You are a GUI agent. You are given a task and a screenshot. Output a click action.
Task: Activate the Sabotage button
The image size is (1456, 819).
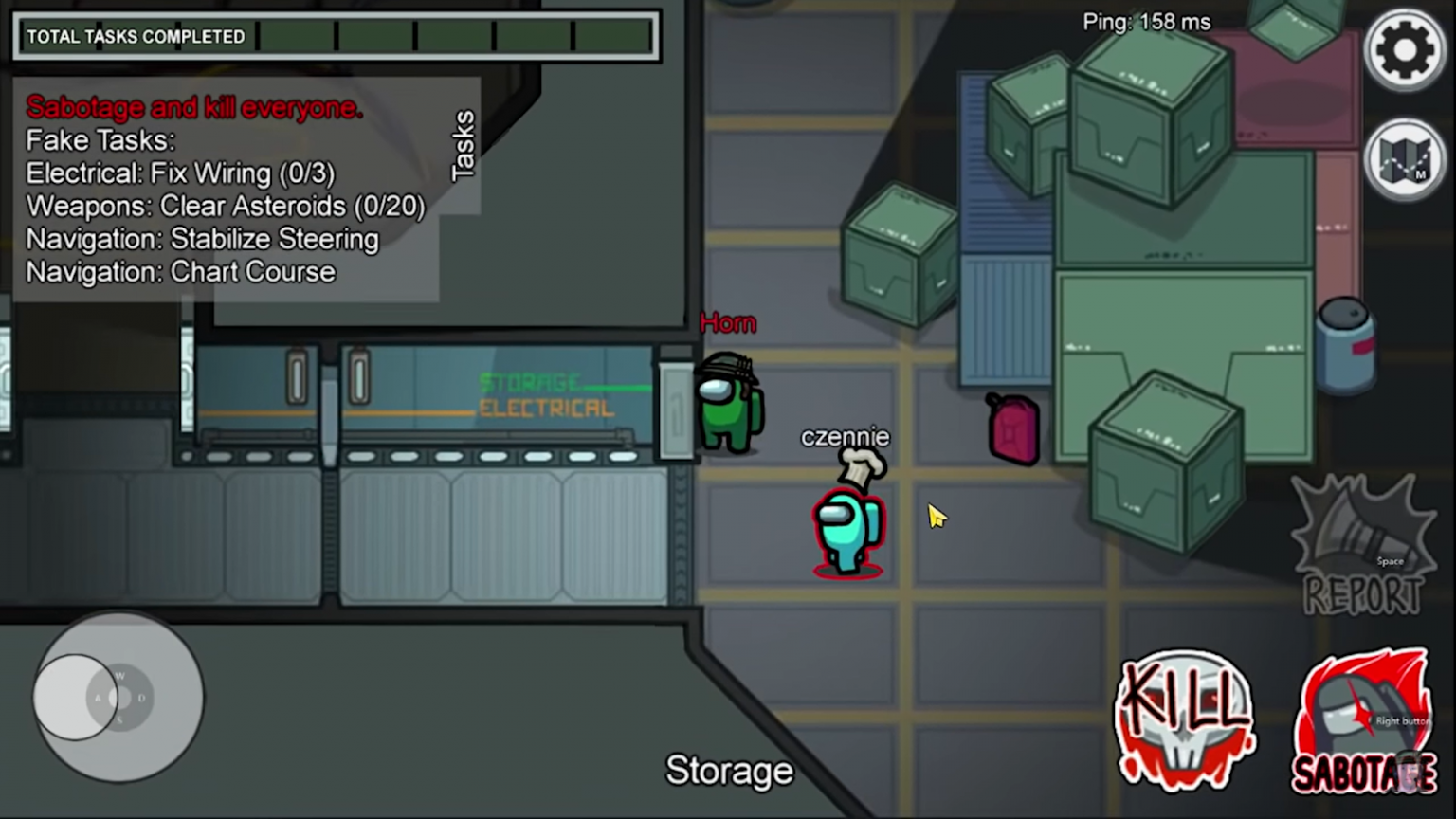(1363, 722)
